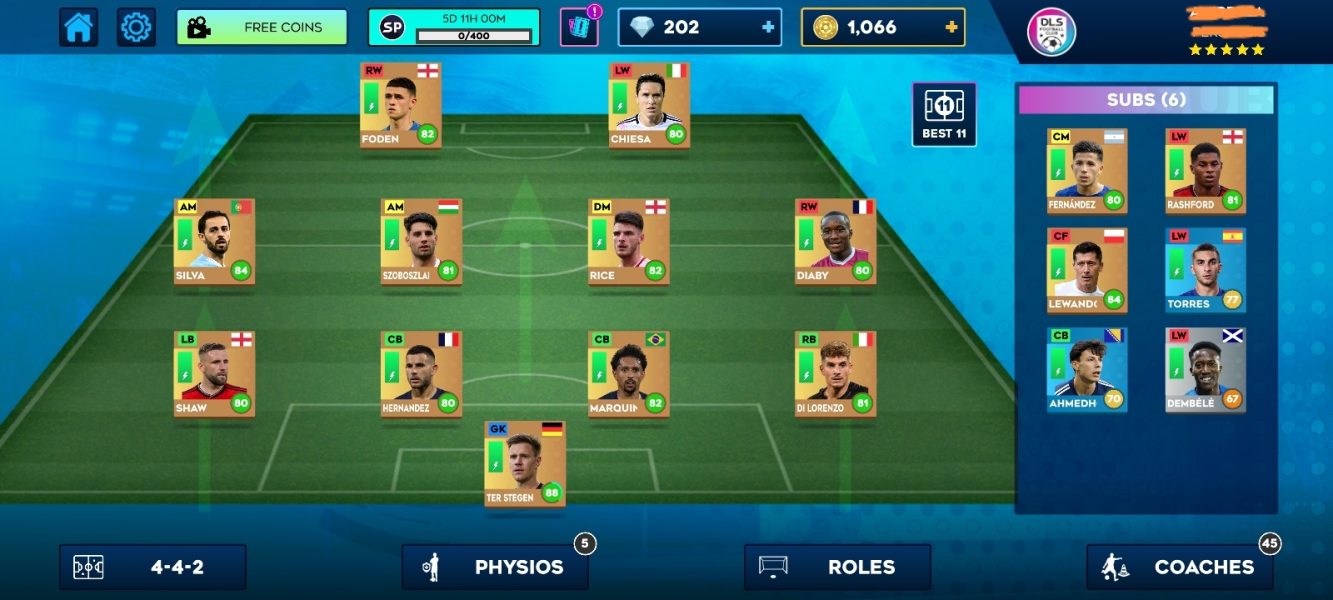Open the settings gear

[x=136, y=27]
